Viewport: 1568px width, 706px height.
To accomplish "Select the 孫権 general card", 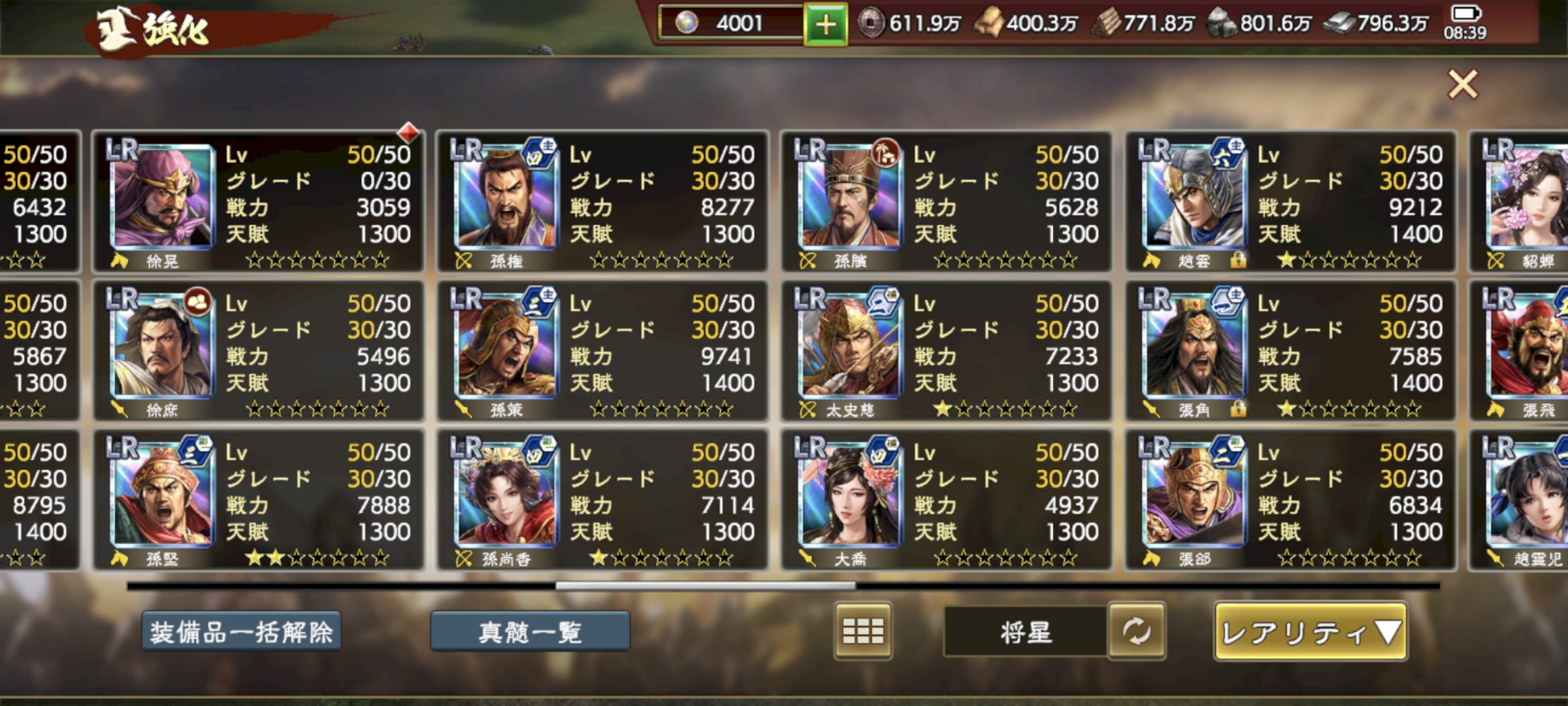I will pos(602,201).
